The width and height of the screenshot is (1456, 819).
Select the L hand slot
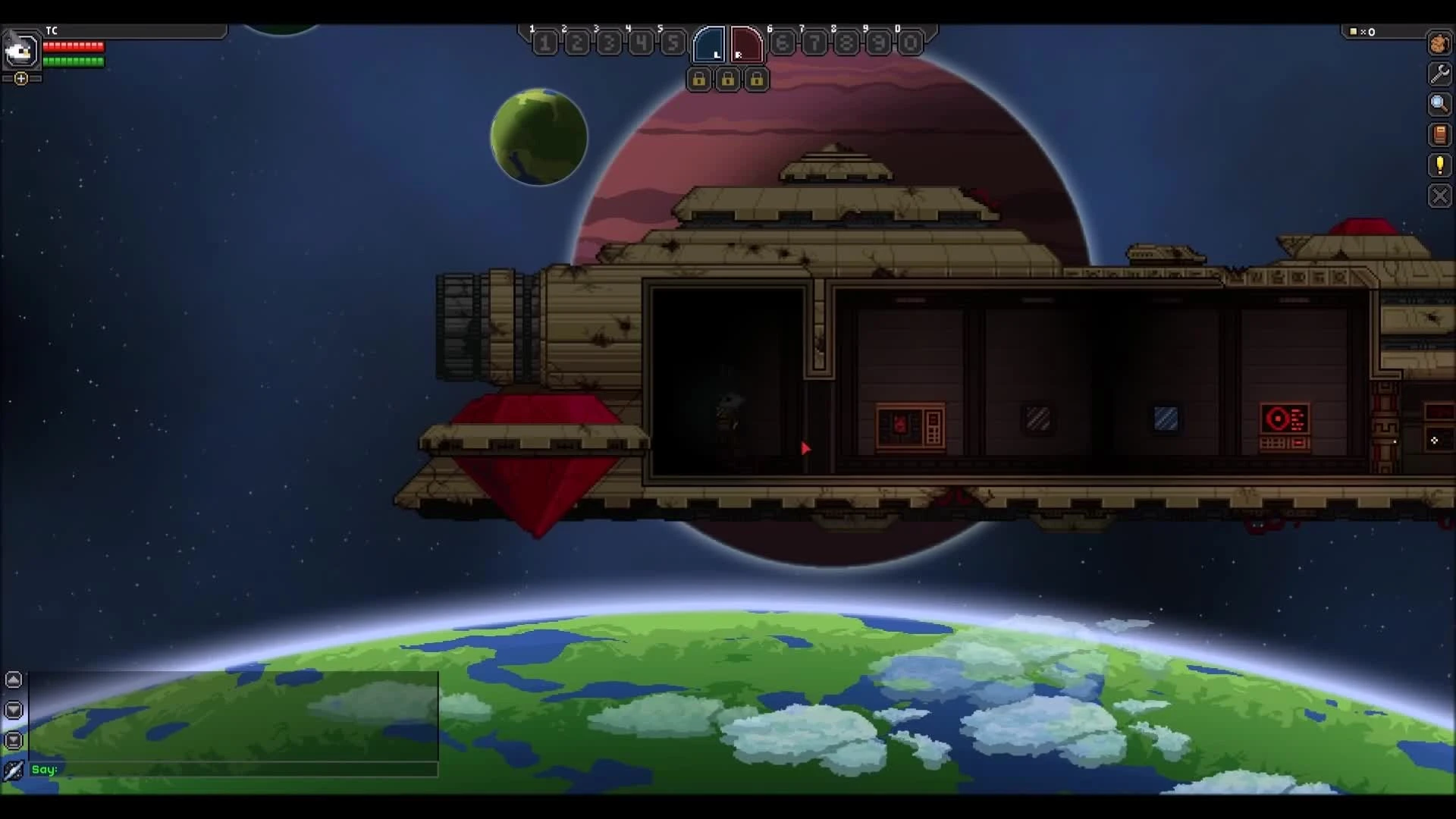[x=711, y=44]
